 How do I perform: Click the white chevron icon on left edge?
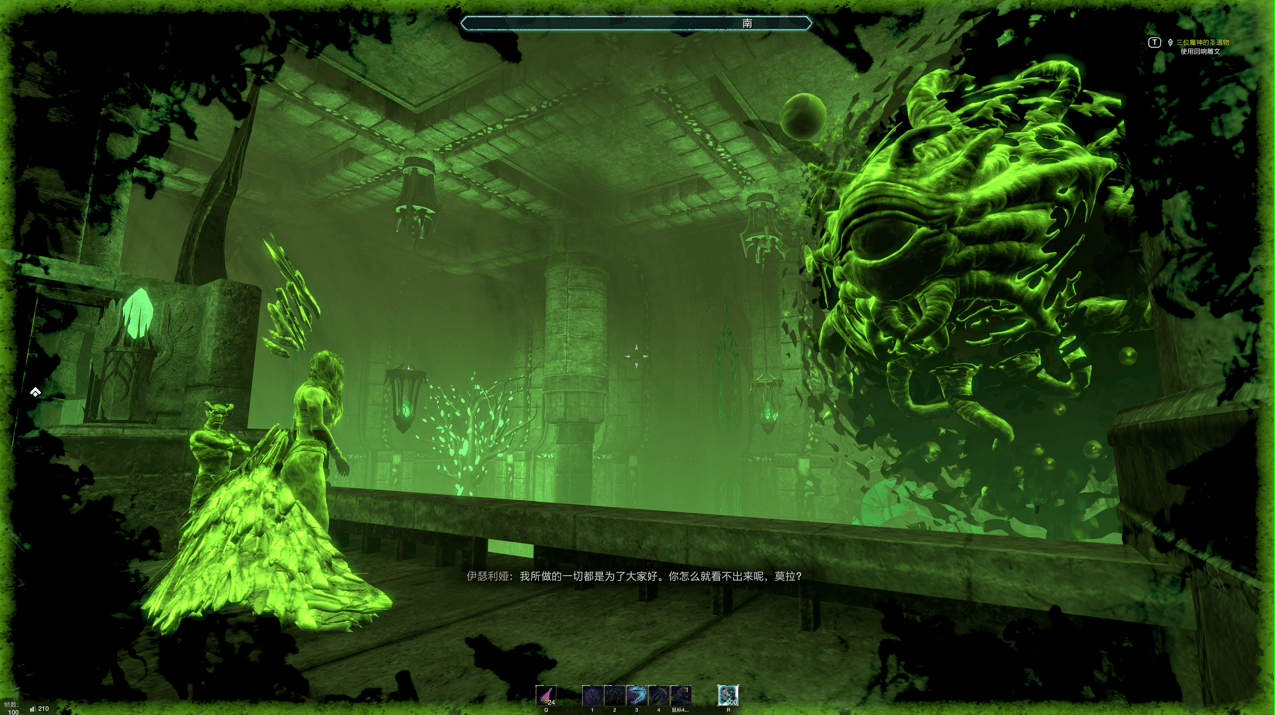(35, 392)
